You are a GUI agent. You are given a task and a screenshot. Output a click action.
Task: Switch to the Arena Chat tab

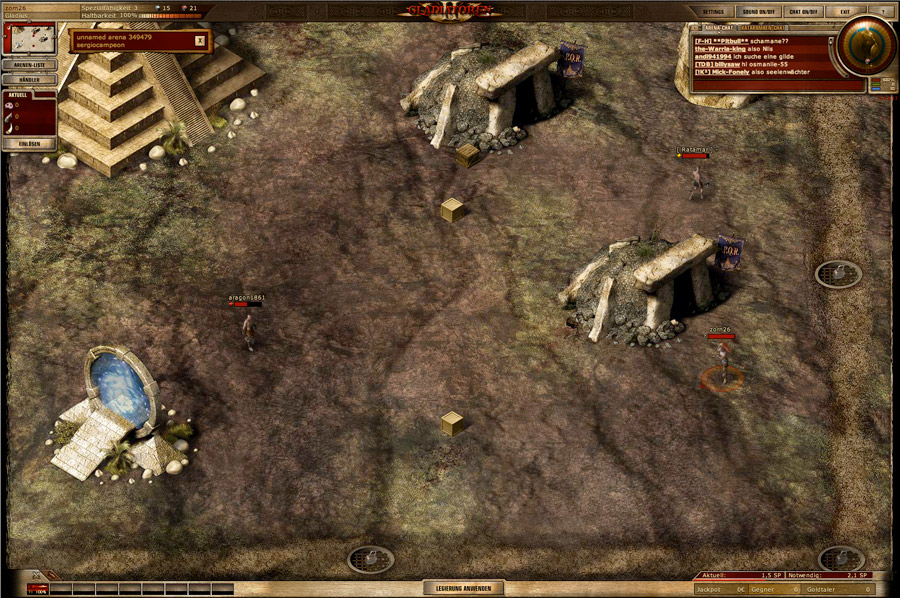point(718,29)
